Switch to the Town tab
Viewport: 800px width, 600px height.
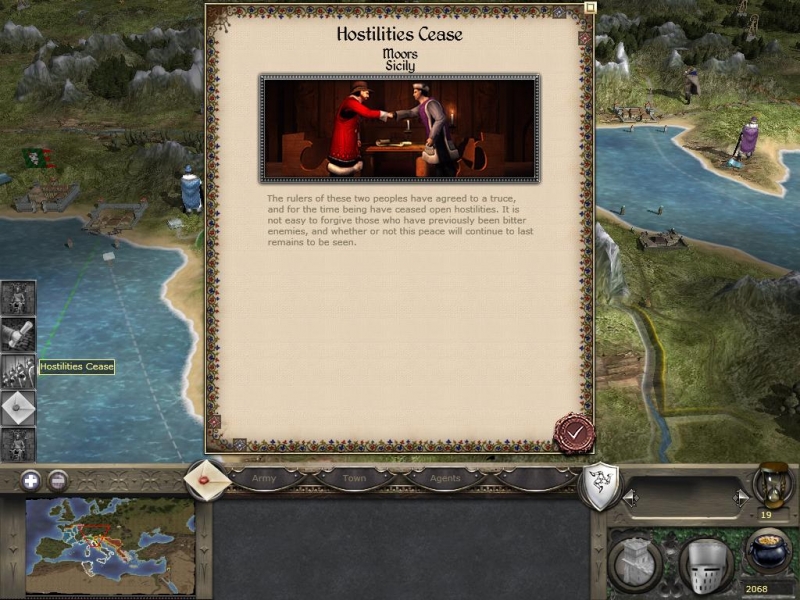pyautogui.click(x=354, y=479)
